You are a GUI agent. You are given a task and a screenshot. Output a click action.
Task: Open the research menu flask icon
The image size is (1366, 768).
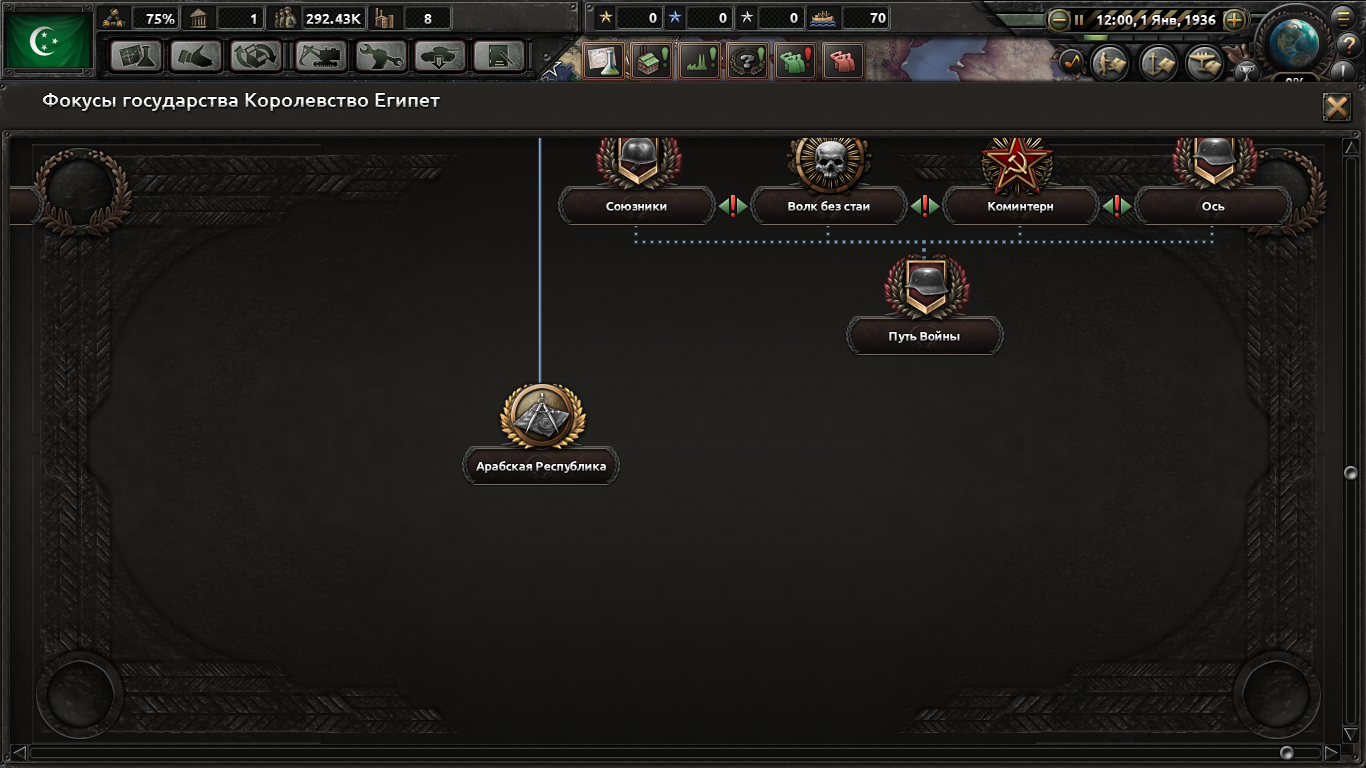pos(136,56)
